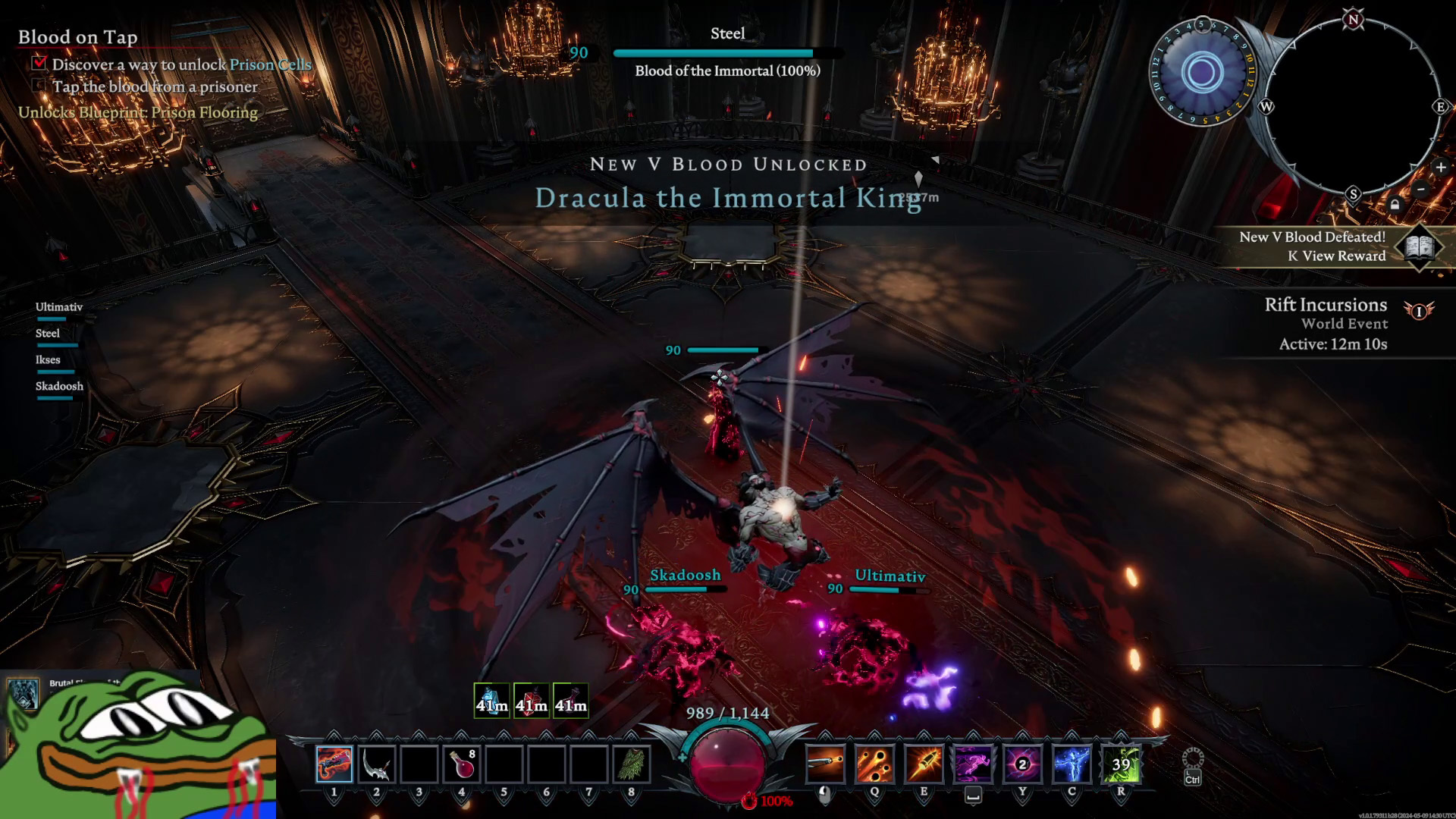Zoom out the minimap with minus button
The width and height of the screenshot is (1456, 819).
coord(1421,189)
